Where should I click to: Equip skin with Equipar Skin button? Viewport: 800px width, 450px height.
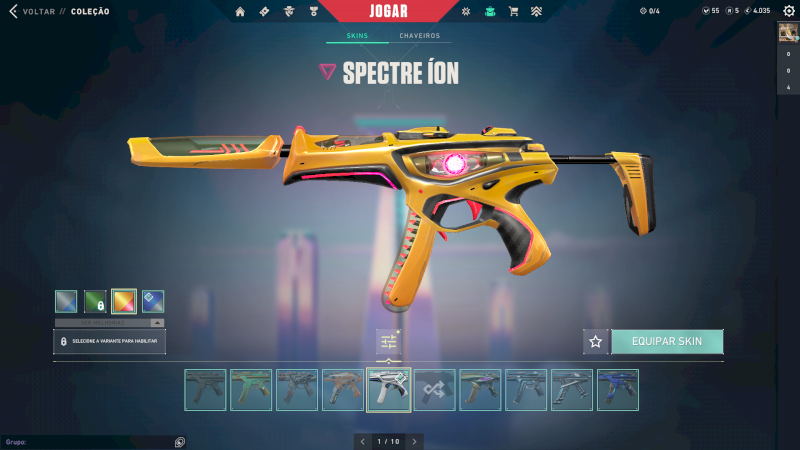667,341
